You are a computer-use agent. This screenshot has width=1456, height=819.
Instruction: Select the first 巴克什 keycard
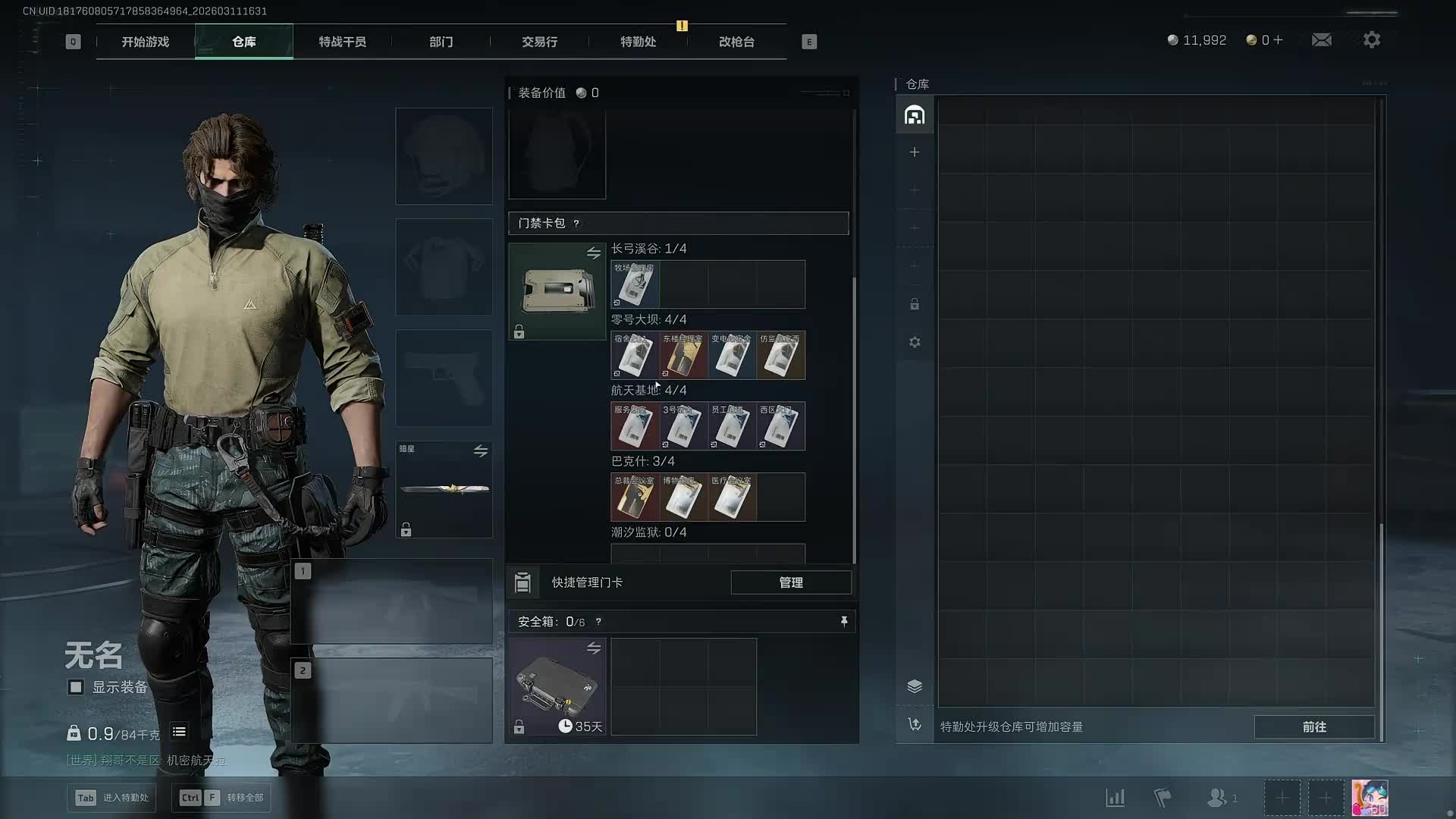[x=635, y=497]
